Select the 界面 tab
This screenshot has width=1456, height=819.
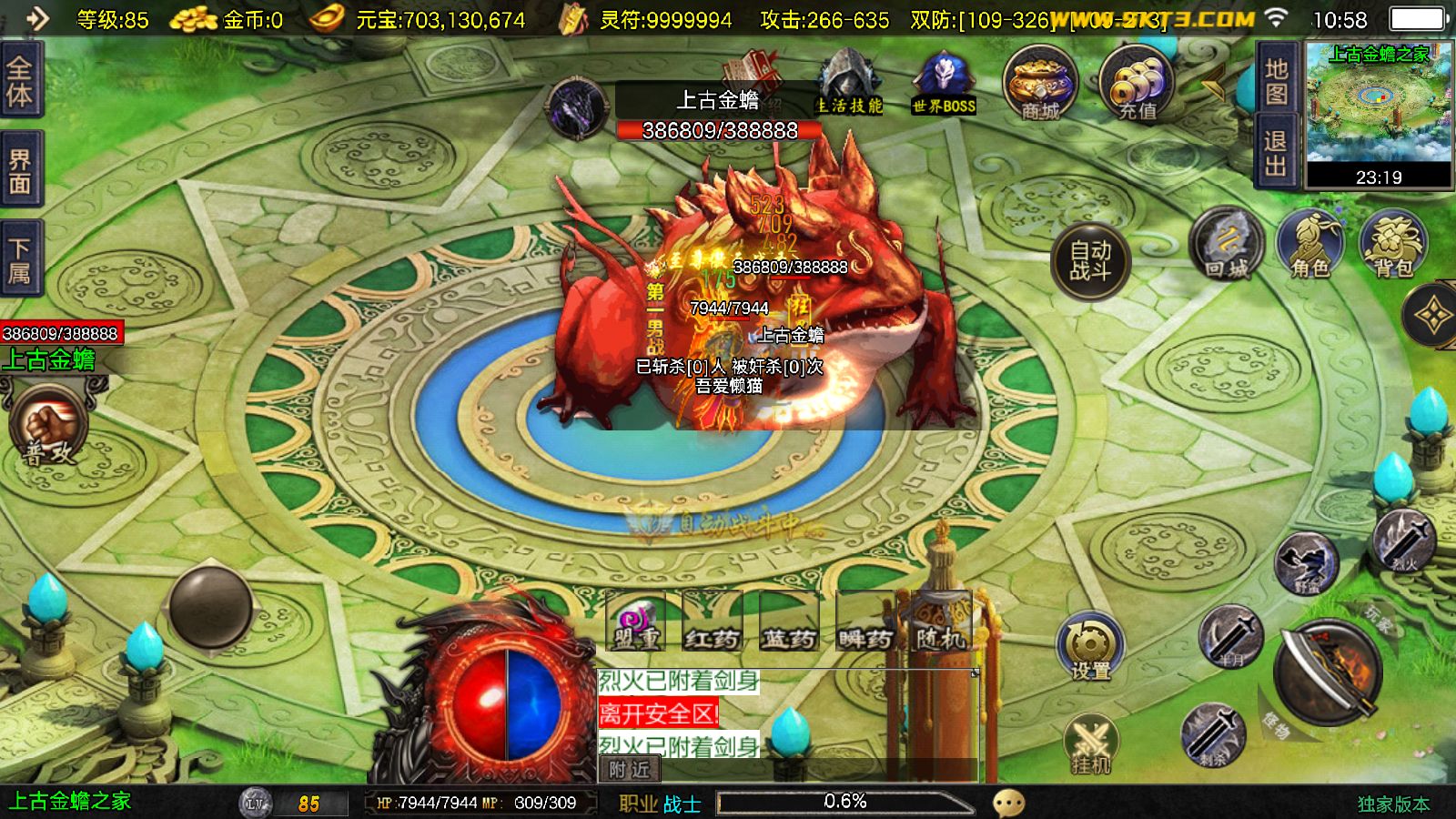[x=20, y=171]
